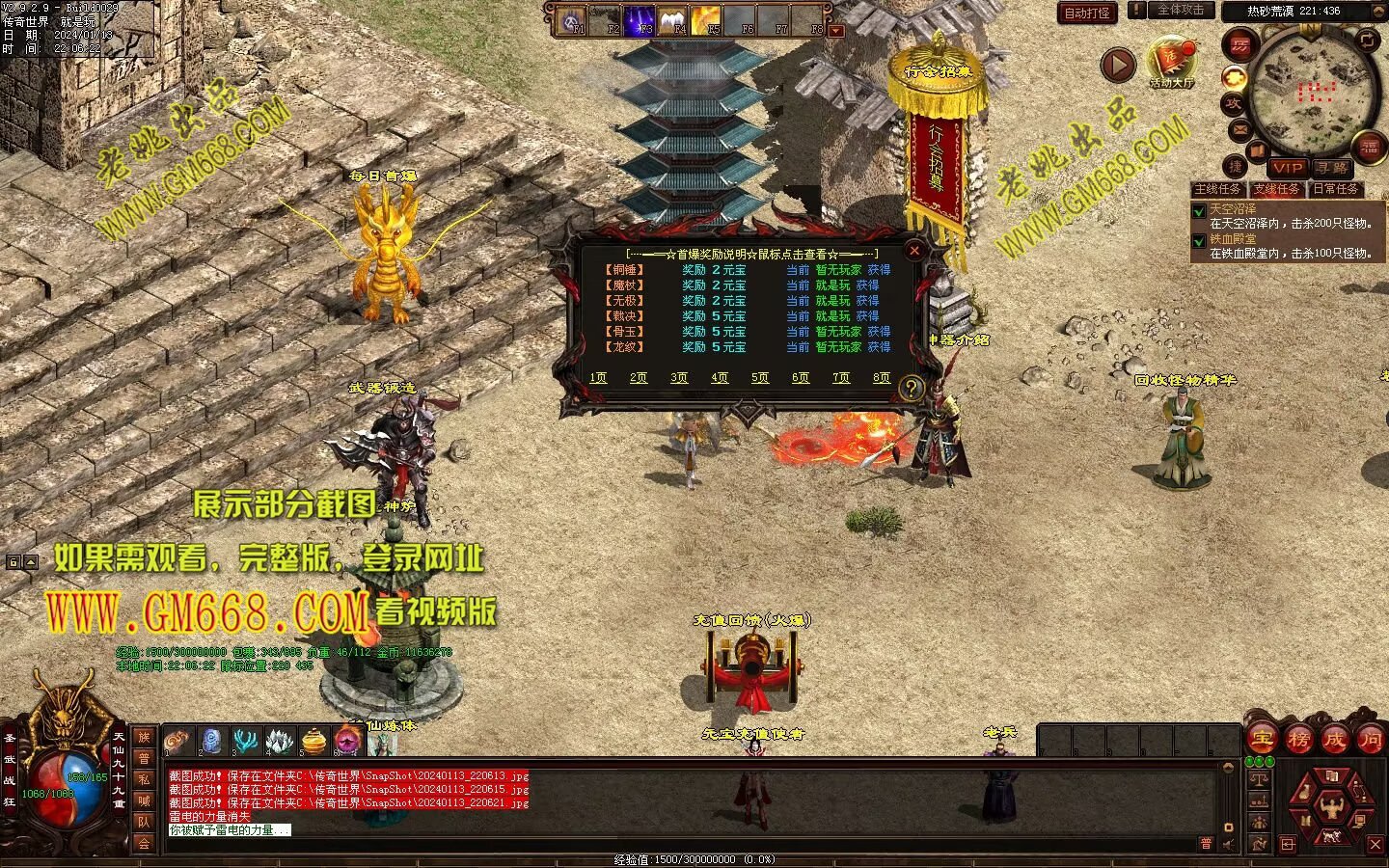Image resolution: width=1389 pixels, height=868 pixels.
Task: Open the 榜 ranking button
Action: (1298, 740)
